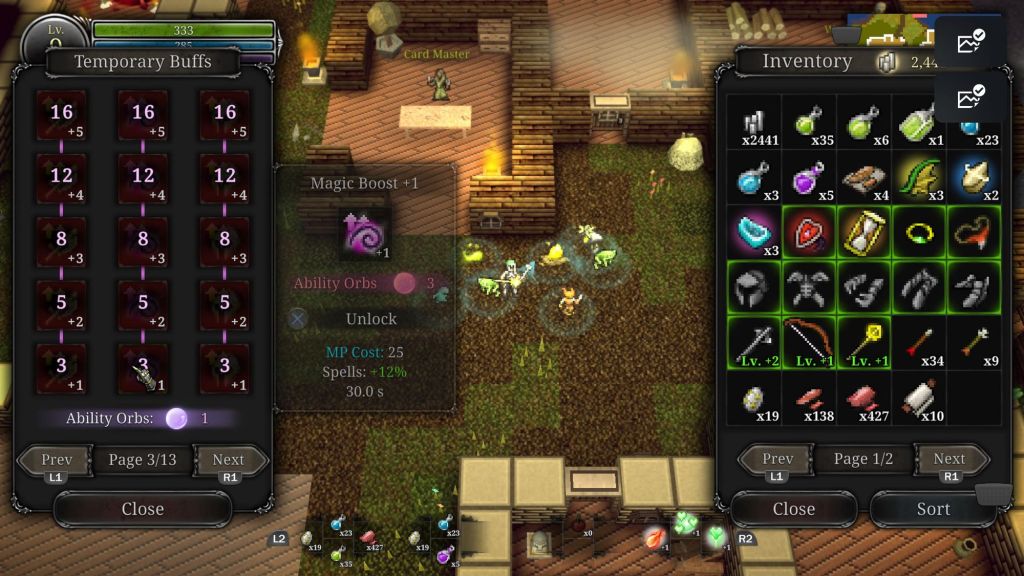Screen dimensions: 1024x576
Task: Go to previous Inventory page
Action: click(778, 459)
